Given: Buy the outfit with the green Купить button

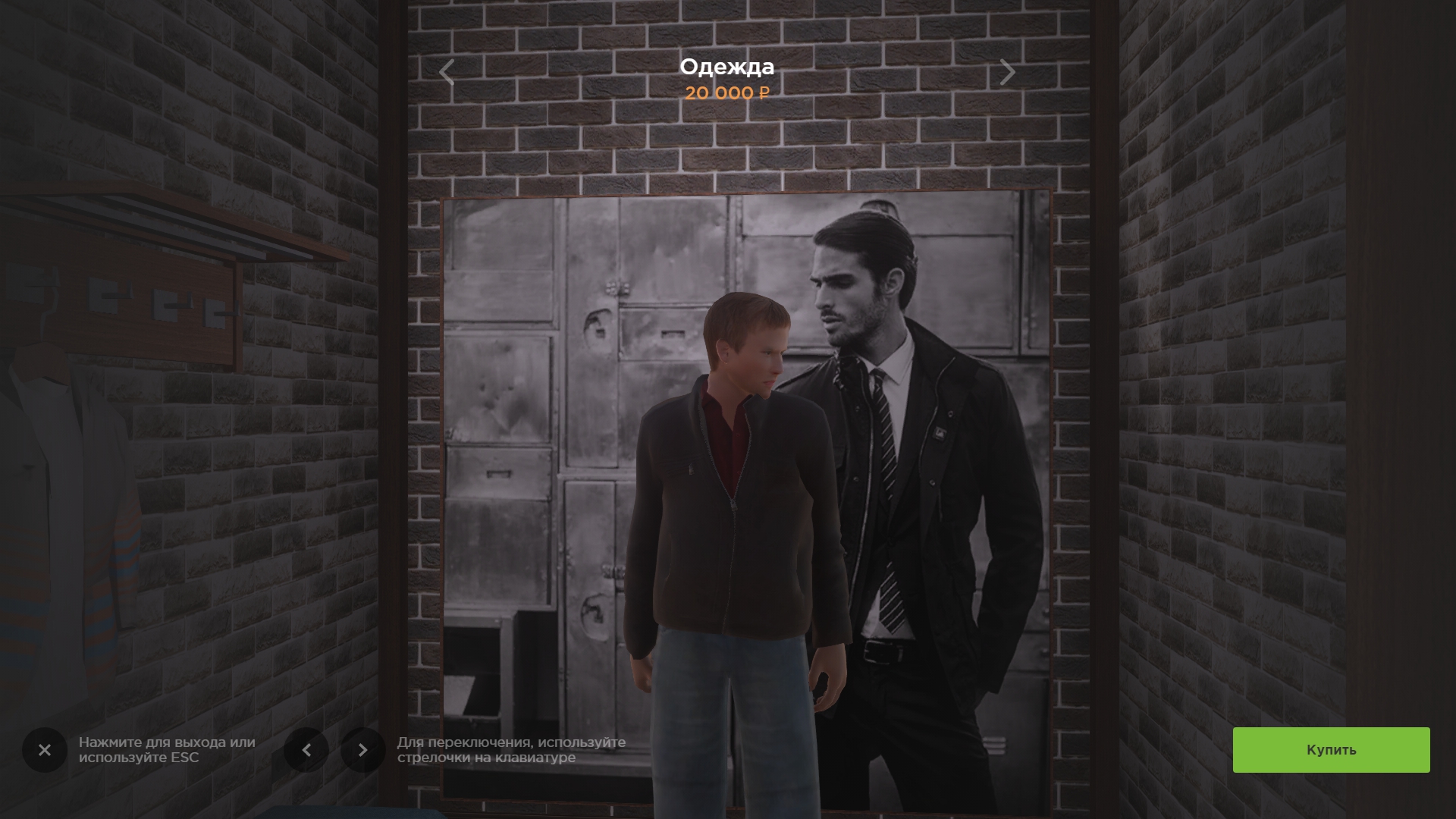Looking at the screenshot, I should tap(1331, 750).
